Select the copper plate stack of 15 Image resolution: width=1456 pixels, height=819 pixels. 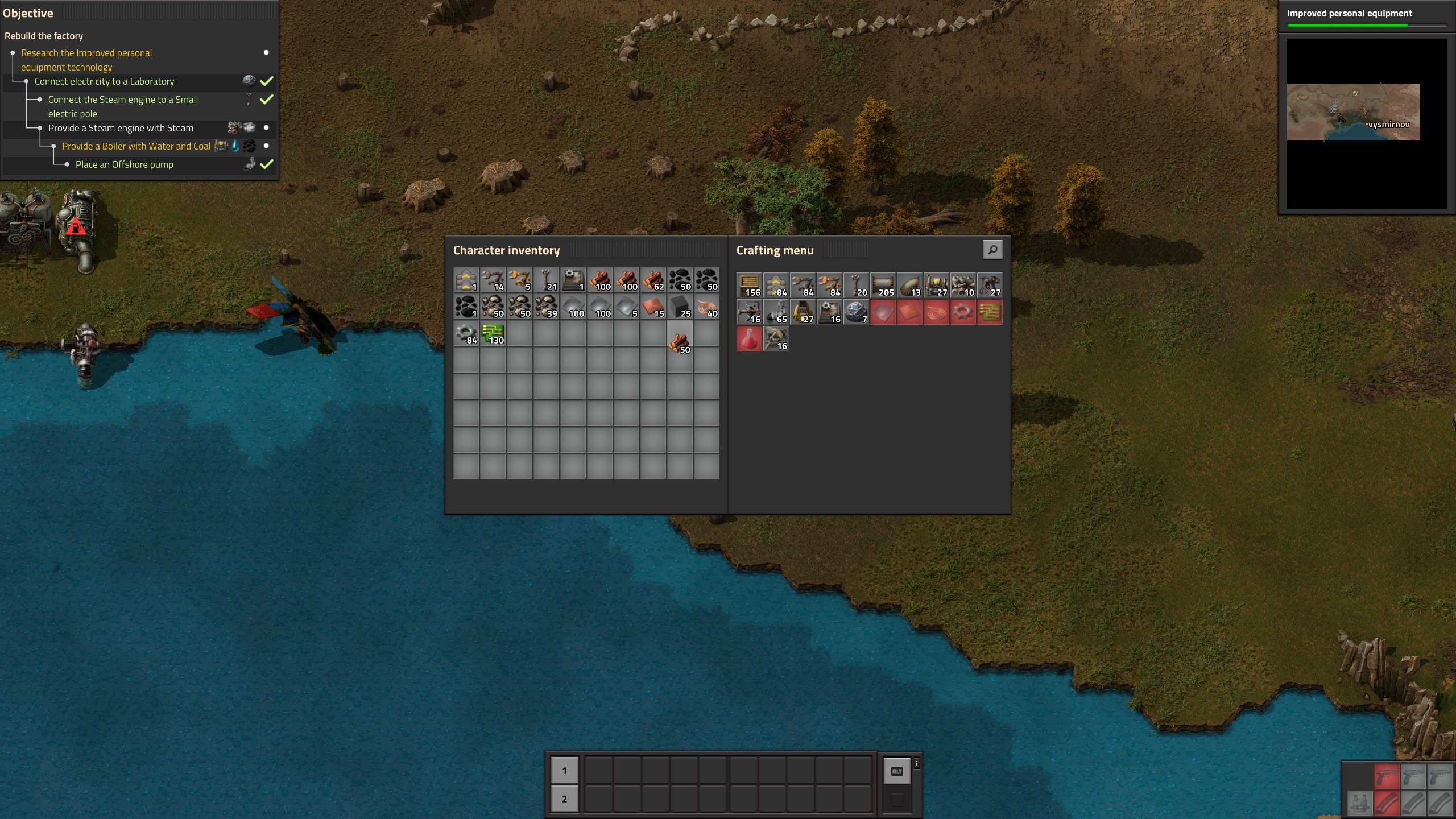[x=653, y=307]
